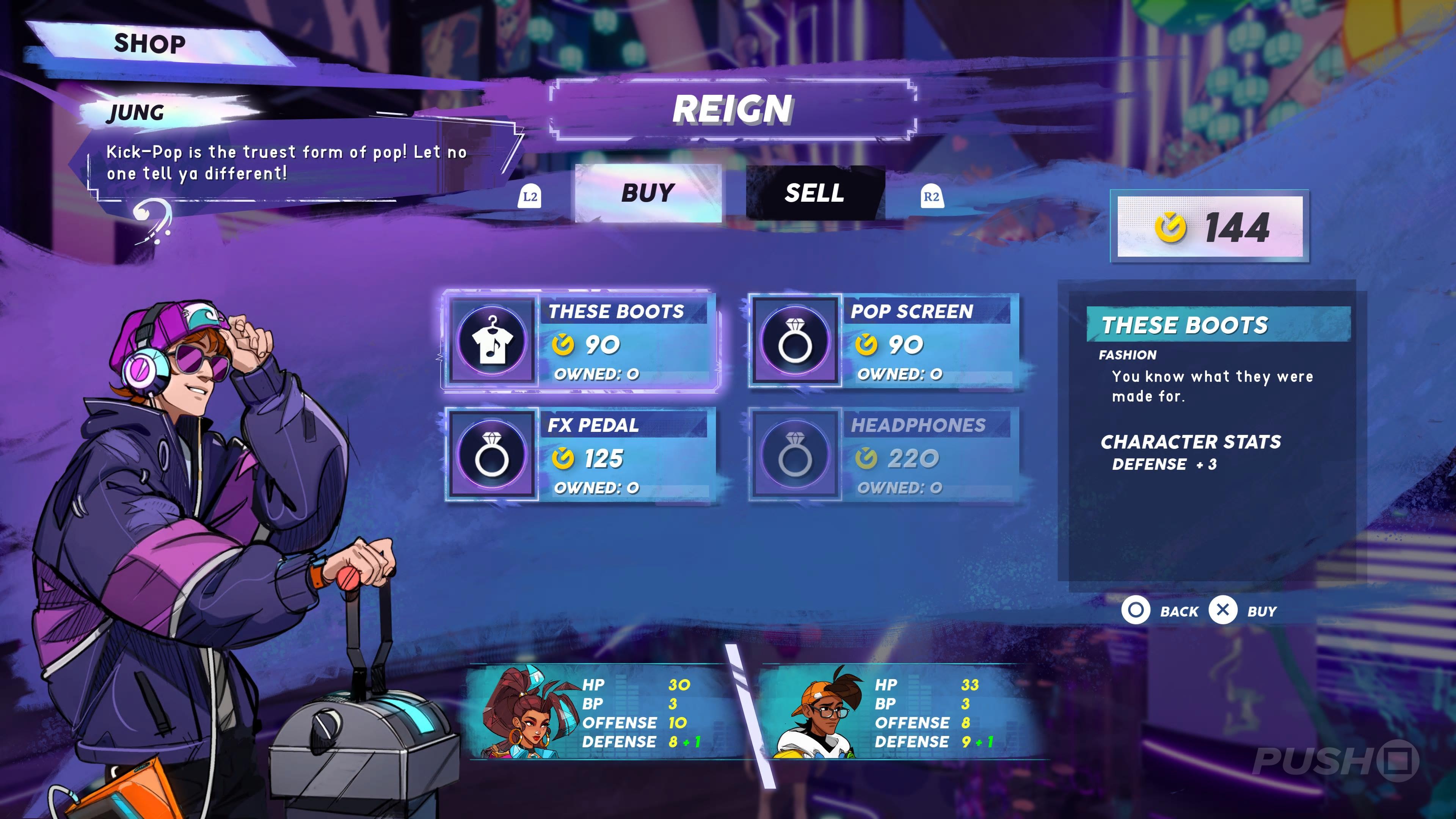Select the Pop Screen shop item

[x=883, y=341]
